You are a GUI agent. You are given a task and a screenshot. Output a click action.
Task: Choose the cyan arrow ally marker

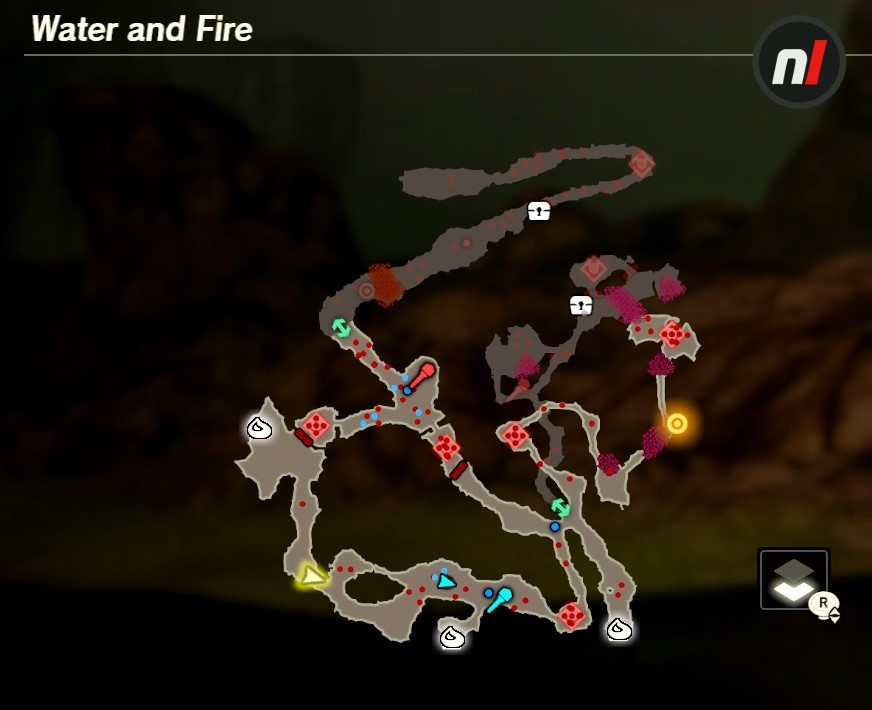[446, 581]
